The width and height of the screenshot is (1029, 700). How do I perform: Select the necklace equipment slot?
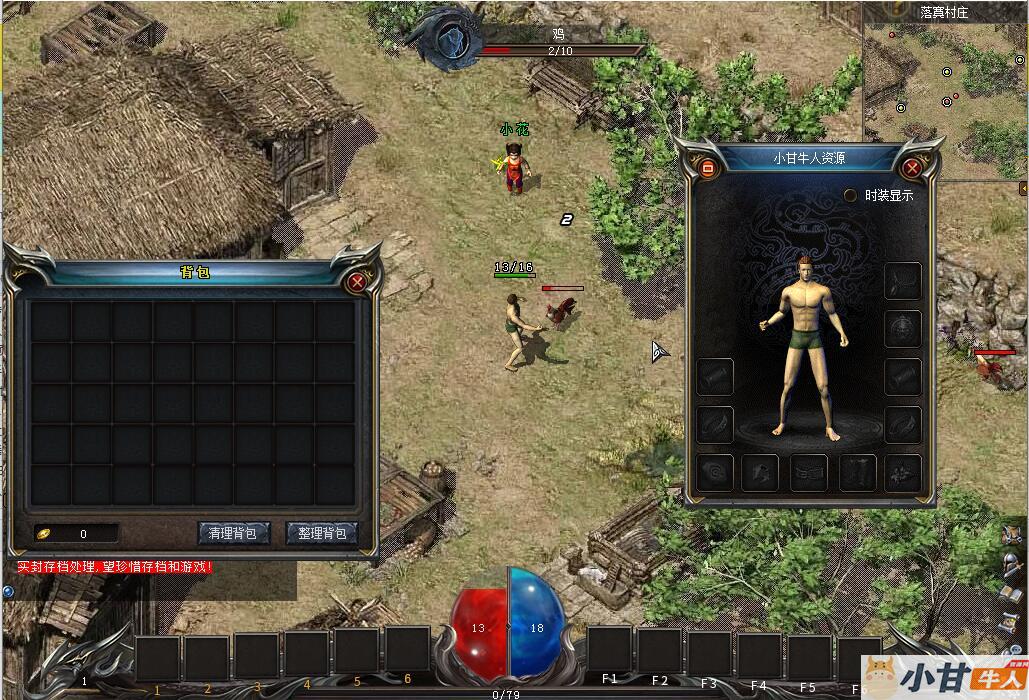pos(903,281)
